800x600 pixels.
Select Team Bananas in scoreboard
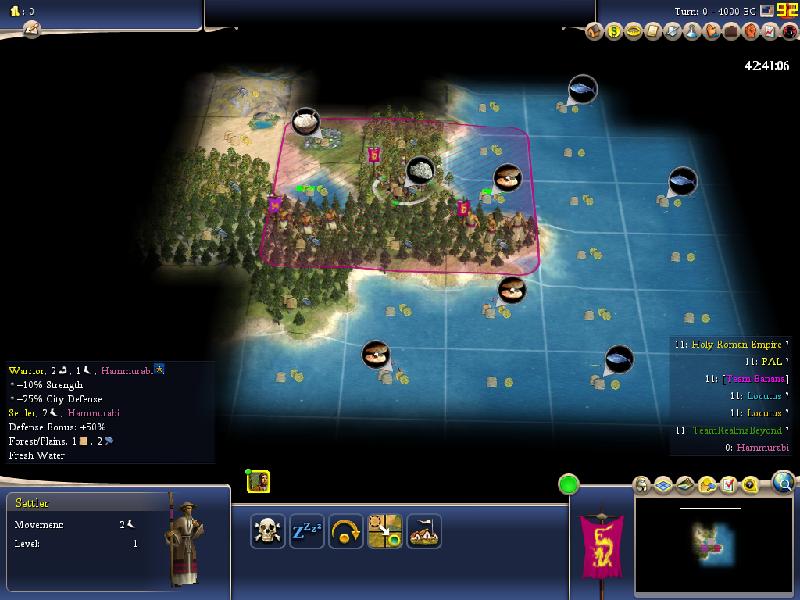pyautogui.click(x=750, y=379)
